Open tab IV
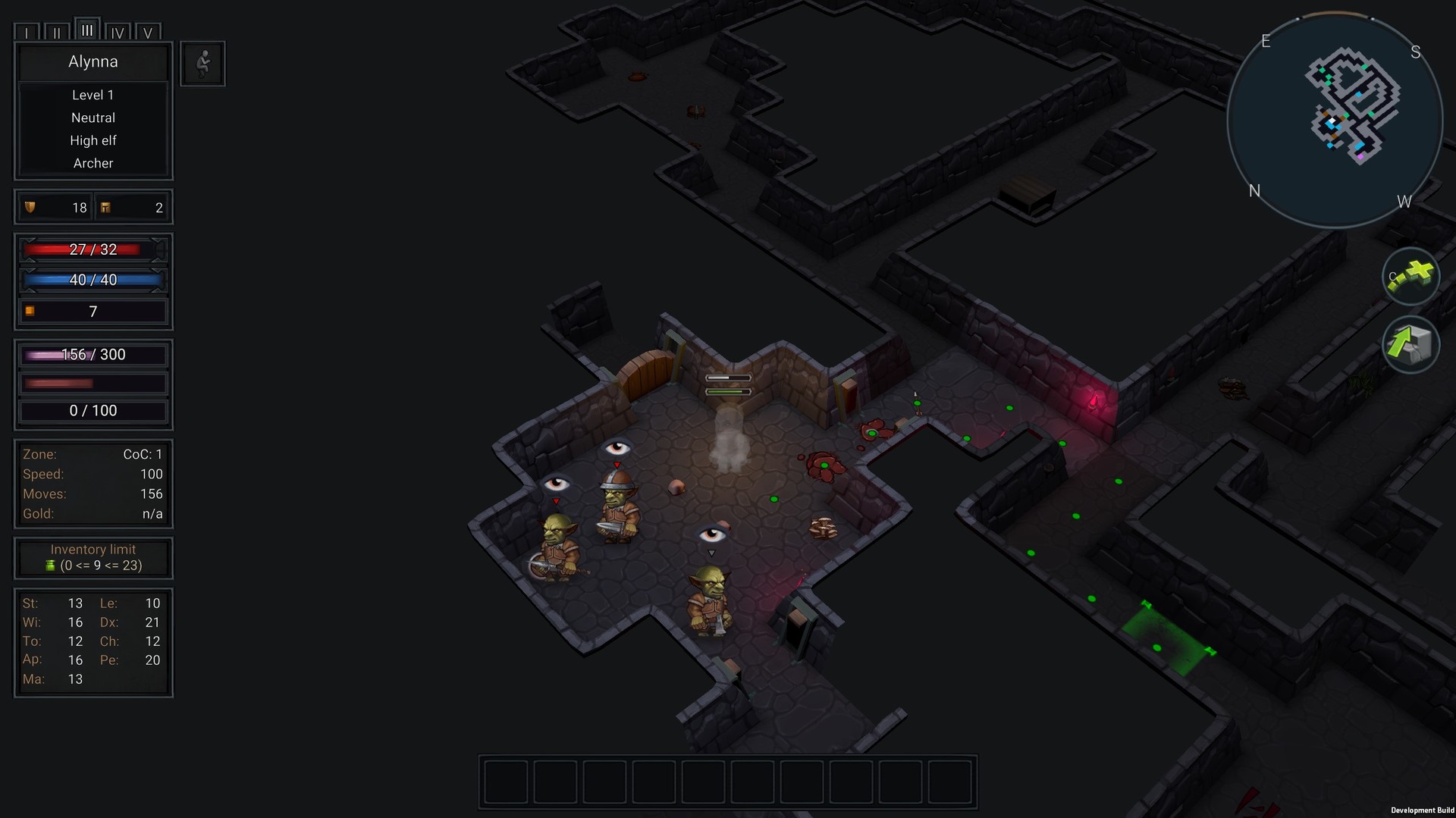Screen dimensions: 1456x818 (118, 33)
